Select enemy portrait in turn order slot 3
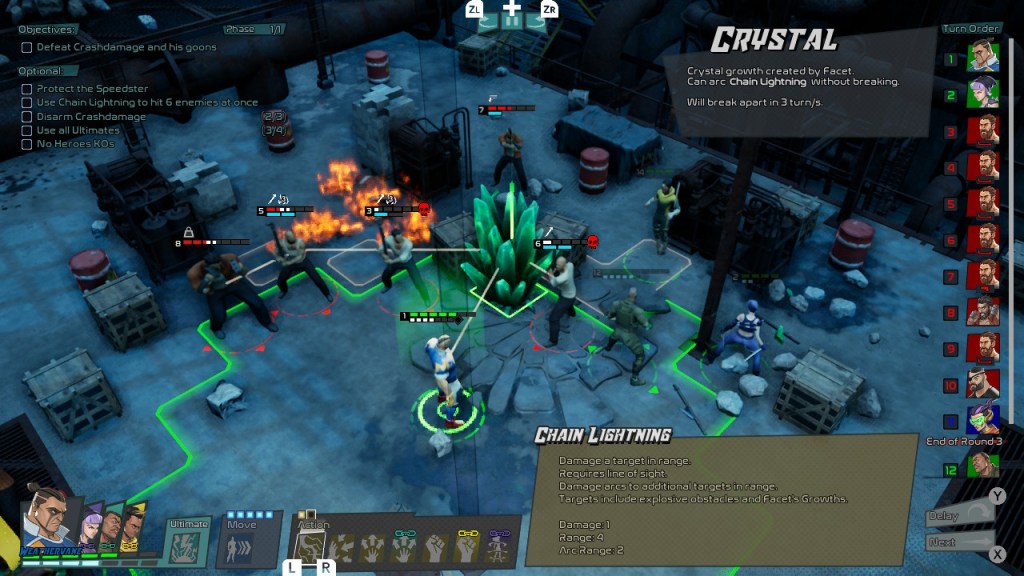Image resolution: width=1024 pixels, height=576 pixels. coord(983,130)
